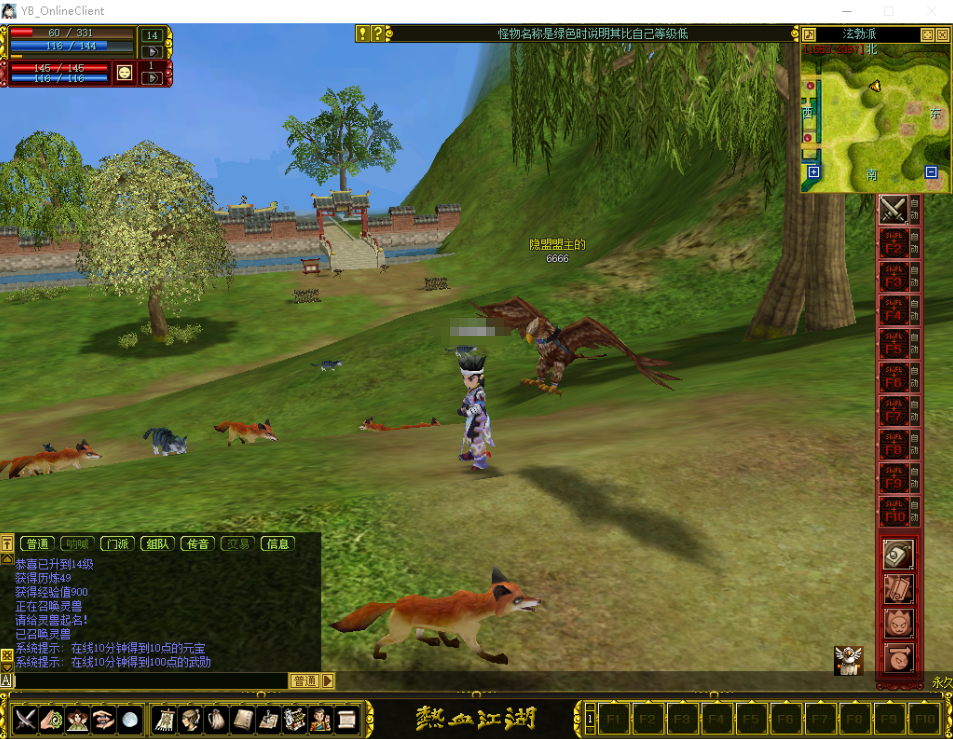Click the crossed swords icon in the bottom toolbar

(25, 718)
